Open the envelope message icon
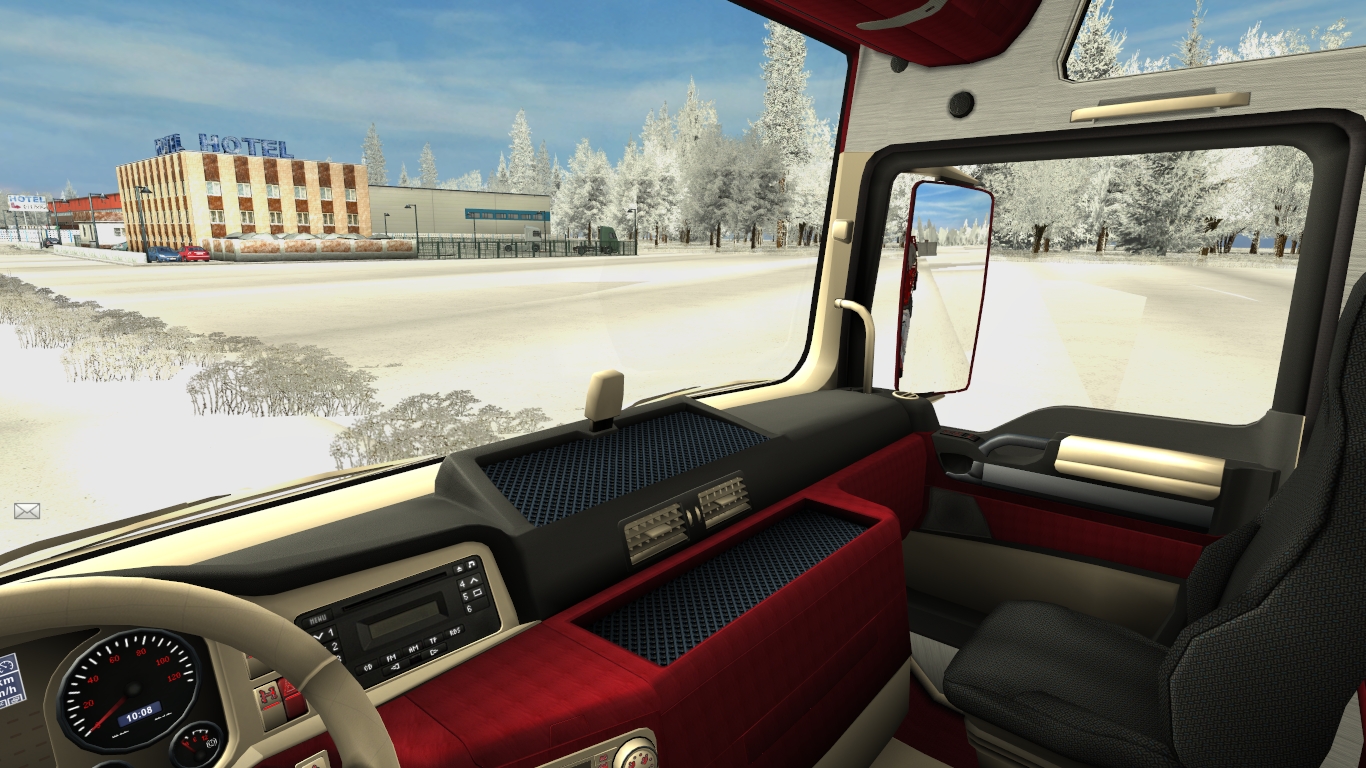Image resolution: width=1366 pixels, height=768 pixels. click(x=27, y=511)
